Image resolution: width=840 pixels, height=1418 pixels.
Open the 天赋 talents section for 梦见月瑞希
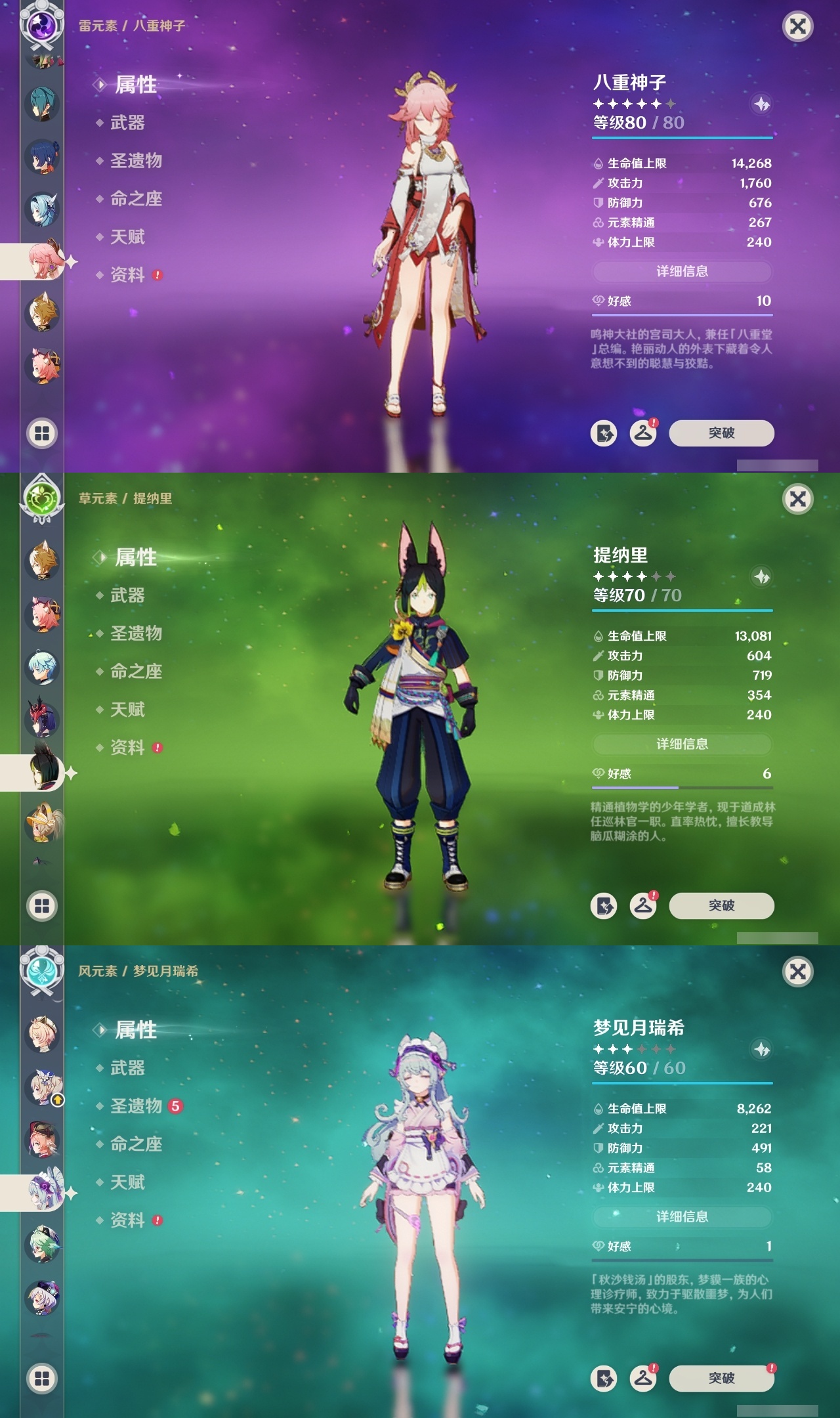tap(129, 1182)
